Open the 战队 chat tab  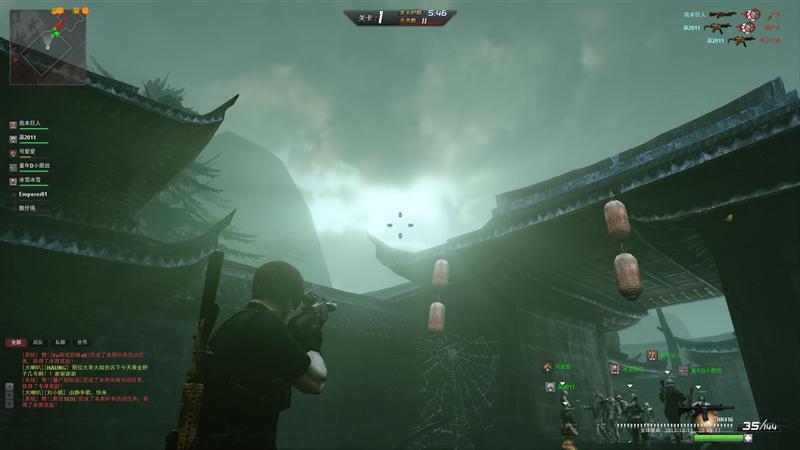click(38, 342)
